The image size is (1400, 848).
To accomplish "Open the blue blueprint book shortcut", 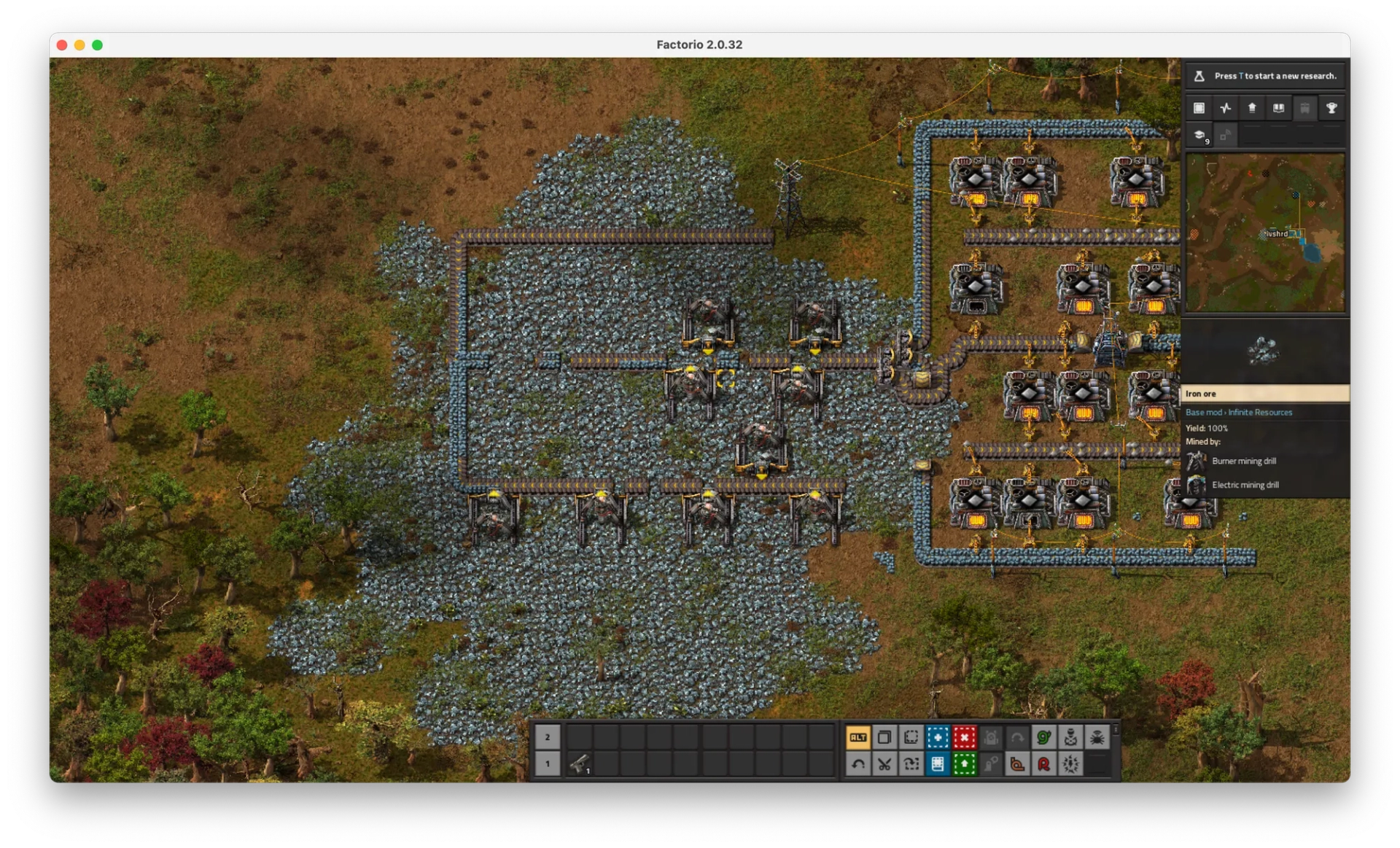I will pos(938,764).
